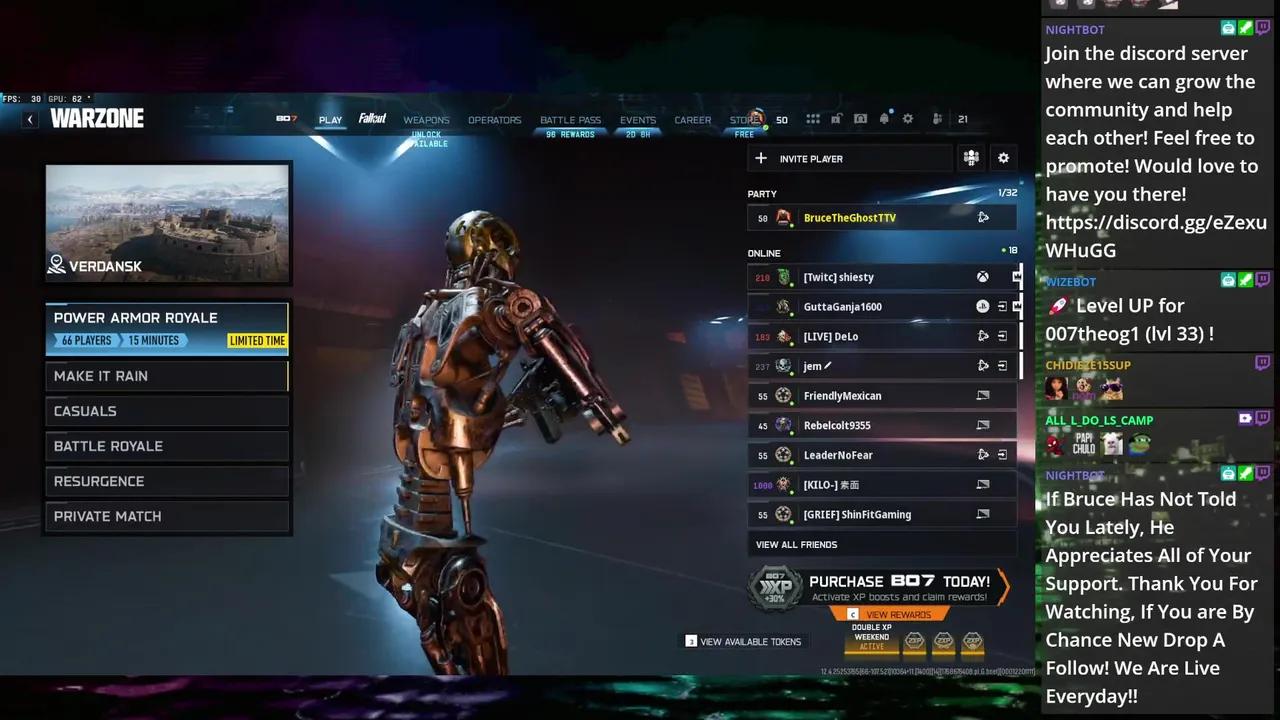This screenshot has height=720, width=1280.
Task: Open the Battle Pass tab
Action: point(570,120)
